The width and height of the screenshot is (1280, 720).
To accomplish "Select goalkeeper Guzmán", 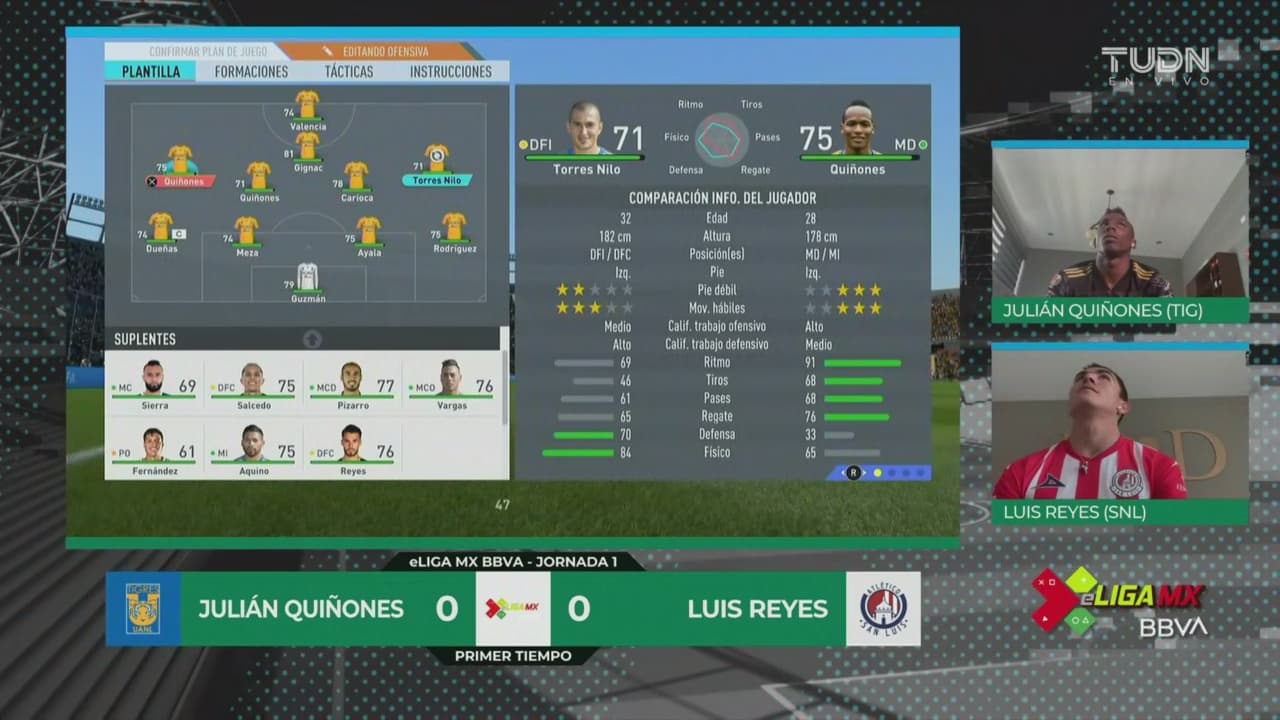I will click(307, 279).
